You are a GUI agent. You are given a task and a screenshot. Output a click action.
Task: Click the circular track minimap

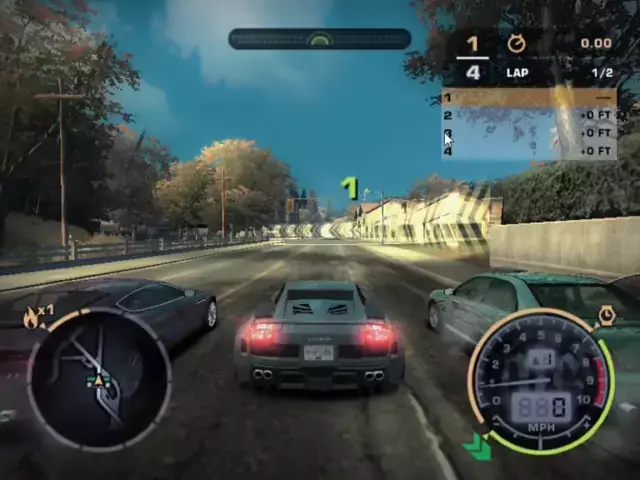pyautogui.click(x=98, y=379)
